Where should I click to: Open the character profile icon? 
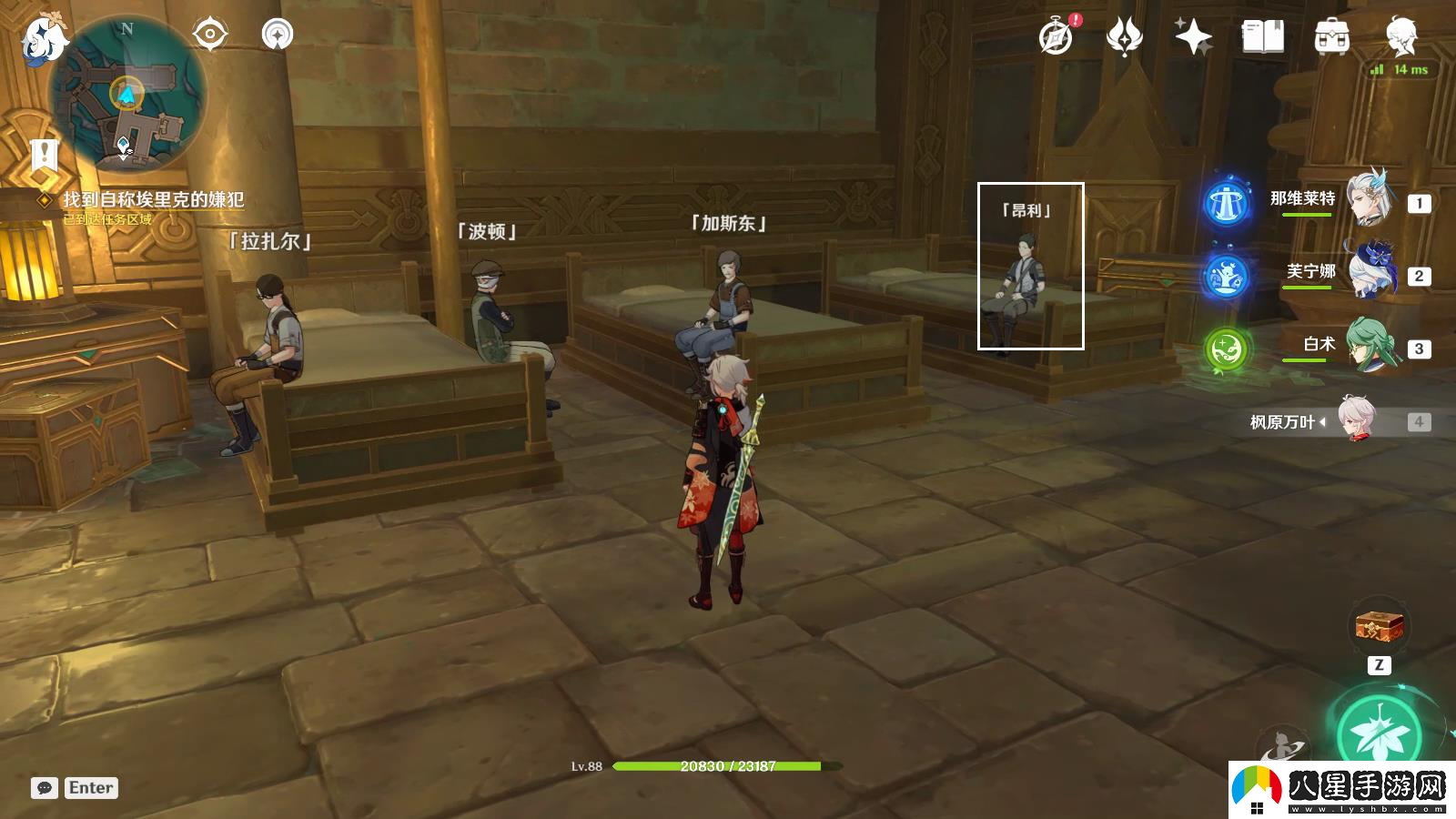pyautogui.click(x=1400, y=37)
